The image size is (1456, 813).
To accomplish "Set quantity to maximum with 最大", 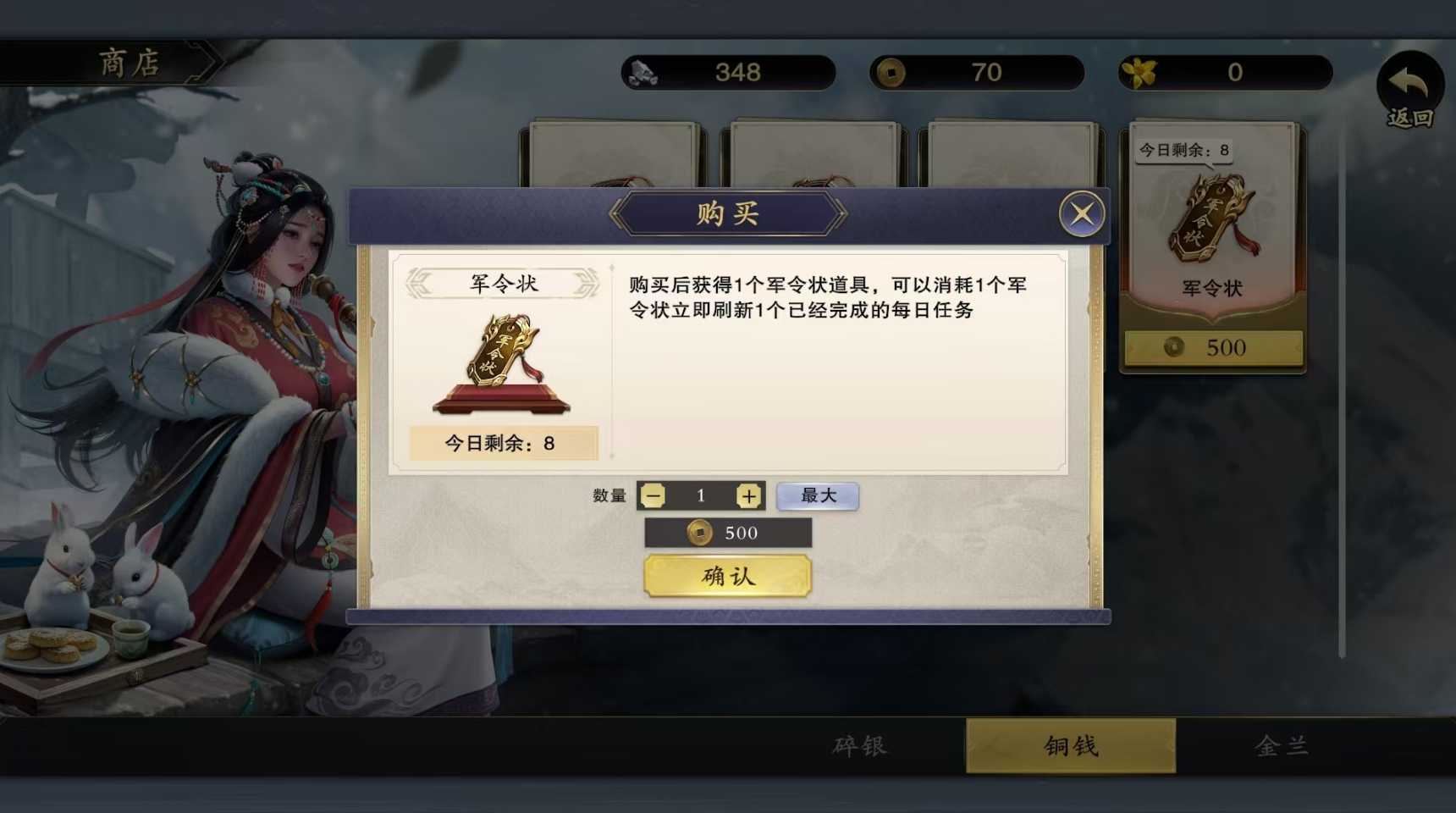I will tap(818, 496).
